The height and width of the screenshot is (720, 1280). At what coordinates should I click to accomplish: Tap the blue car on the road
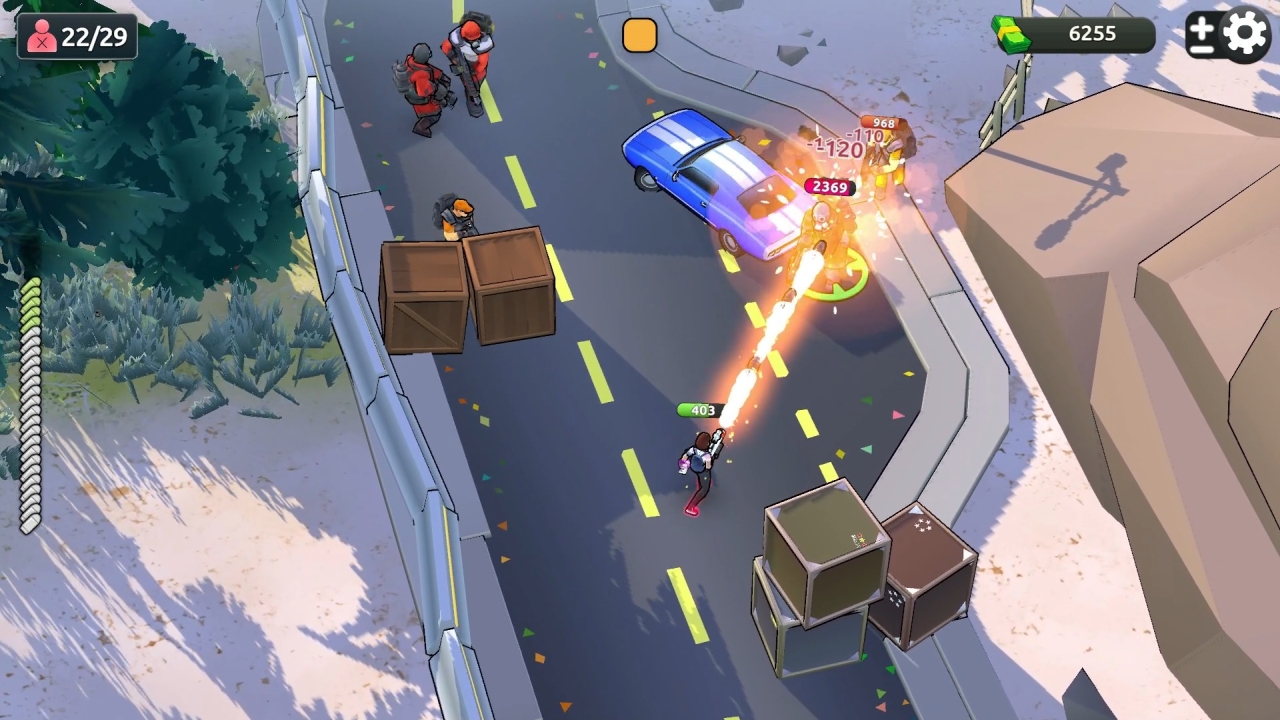(x=710, y=185)
